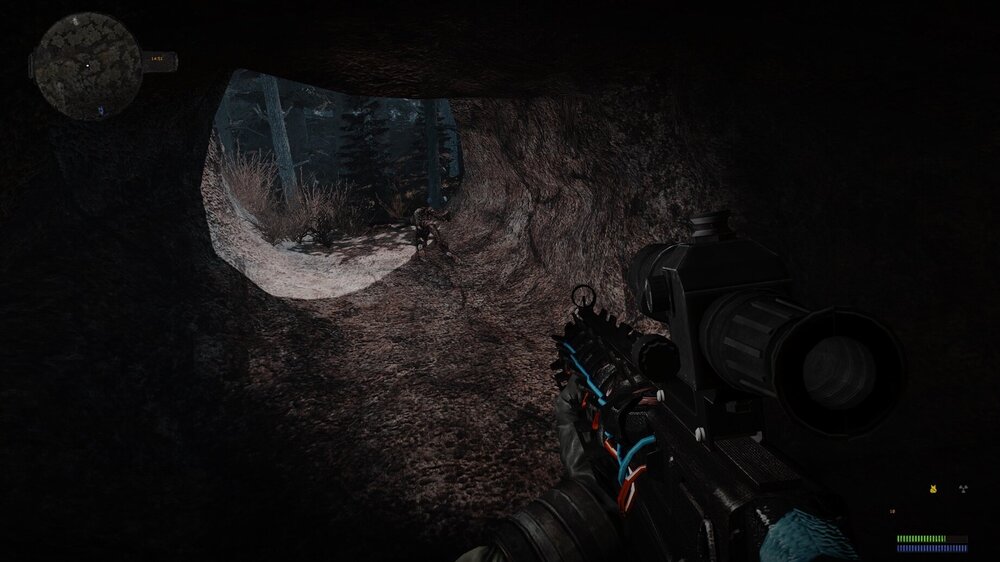
Task: Click the yellow status icon
Action: [933, 490]
